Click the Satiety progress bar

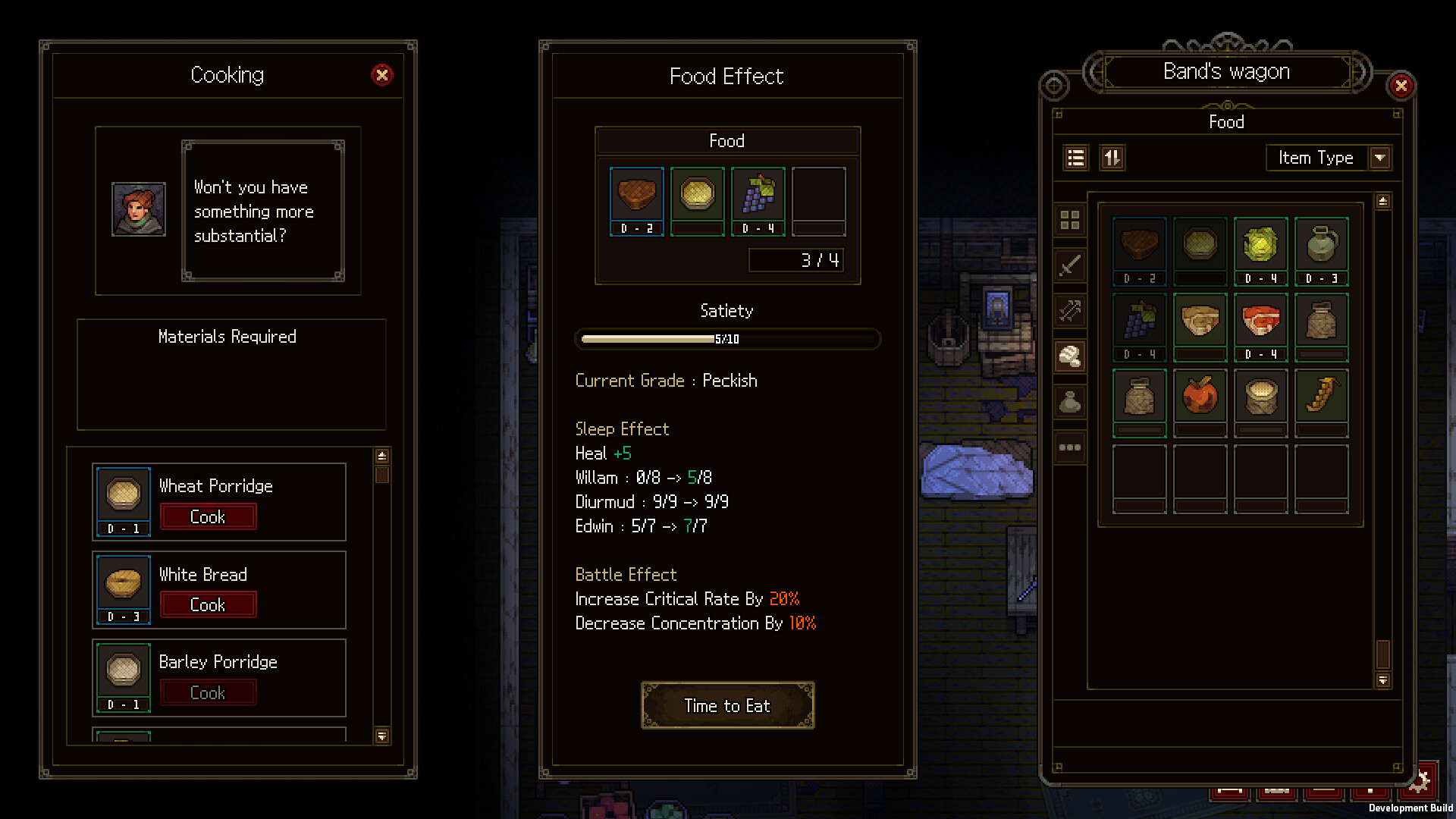click(726, 339)
